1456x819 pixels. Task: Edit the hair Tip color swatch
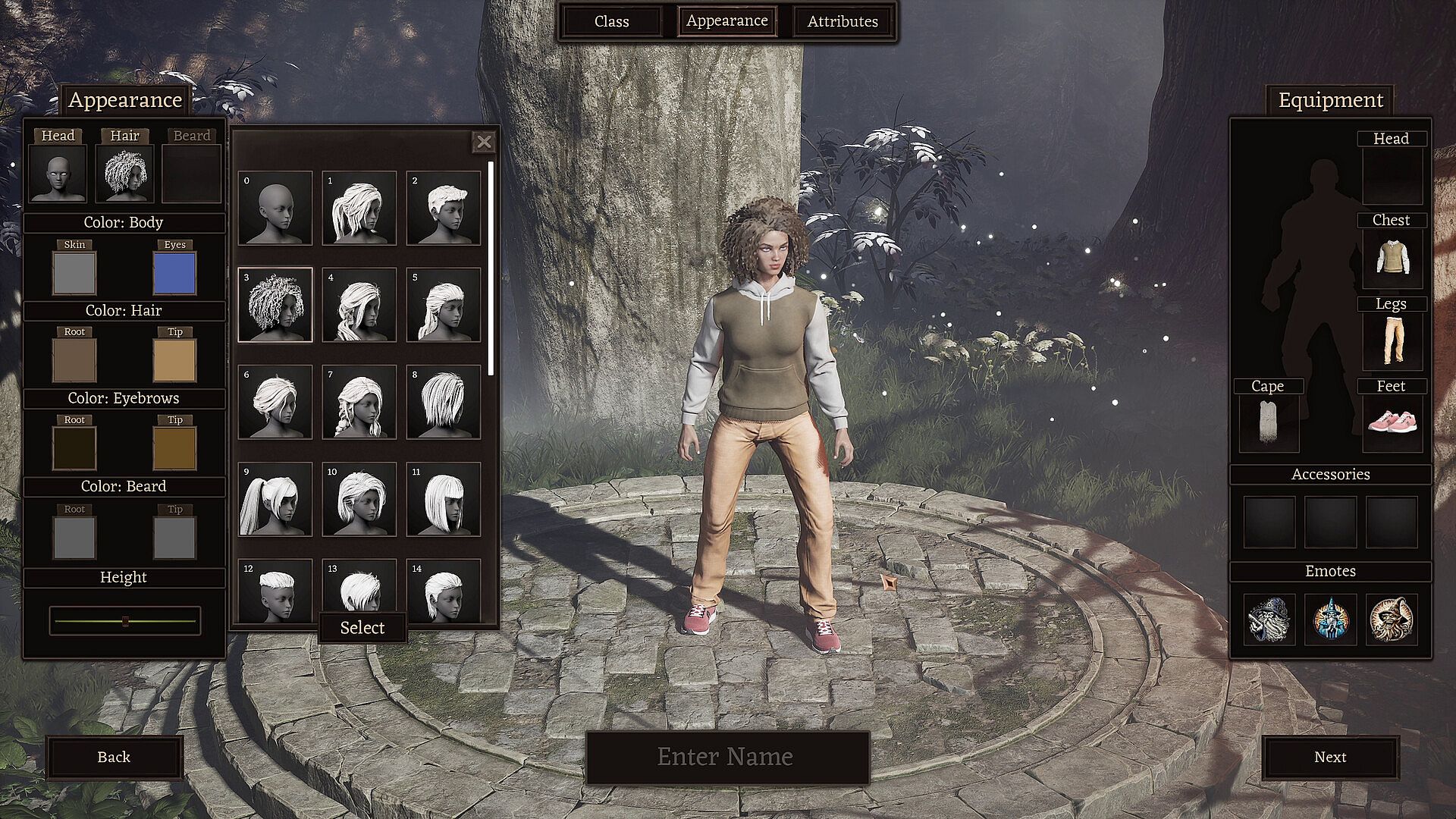pos(174,360)
